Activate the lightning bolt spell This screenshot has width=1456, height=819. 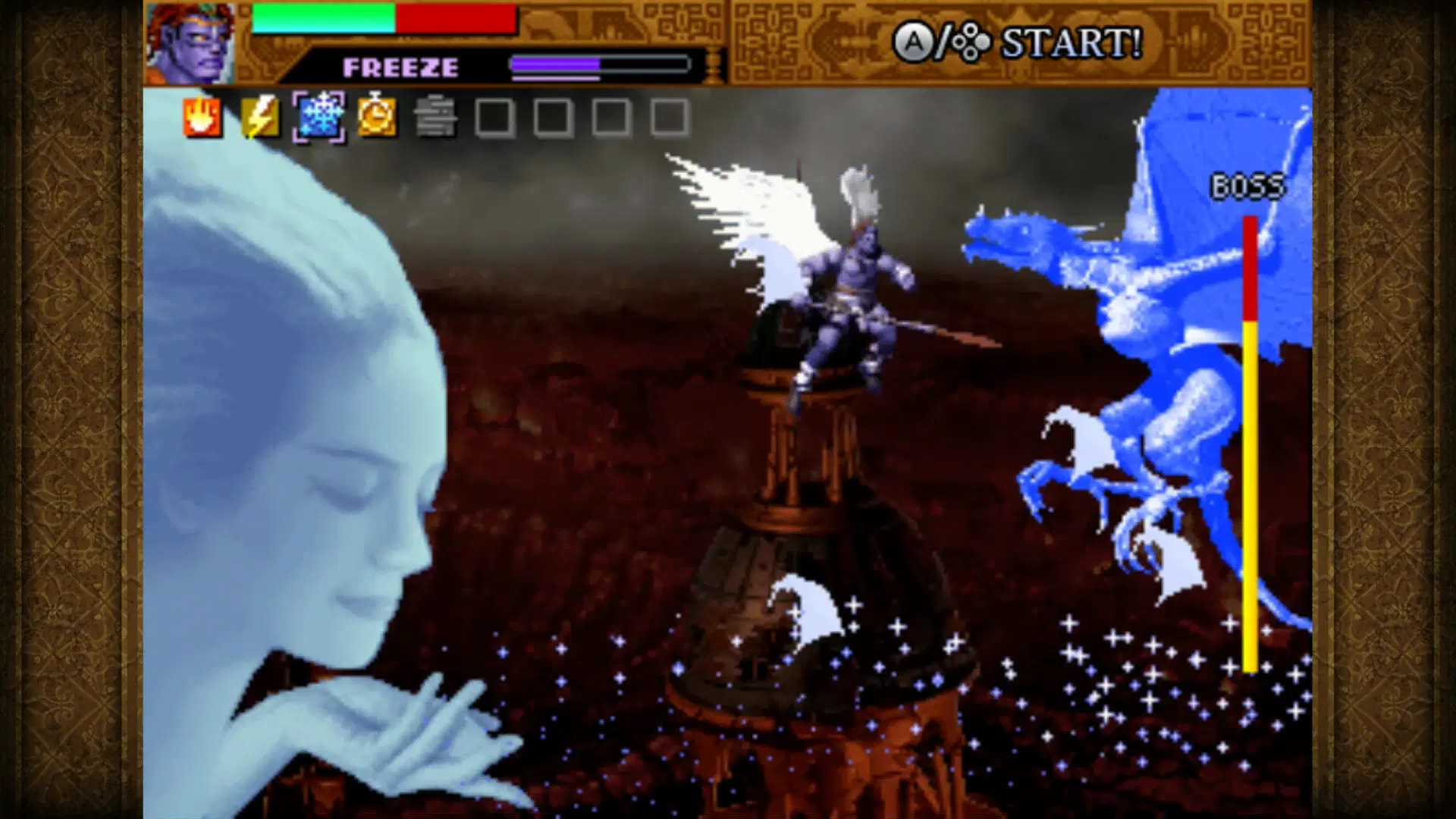260,118
